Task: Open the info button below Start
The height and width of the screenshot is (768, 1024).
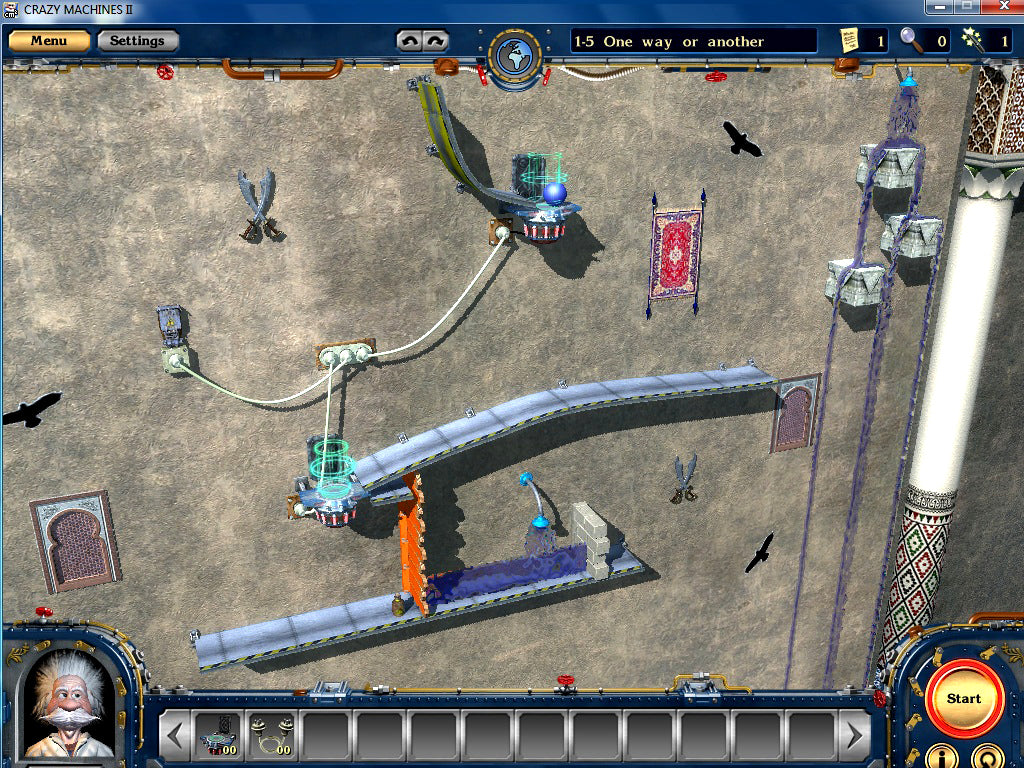Action: [x=939, y=755]
